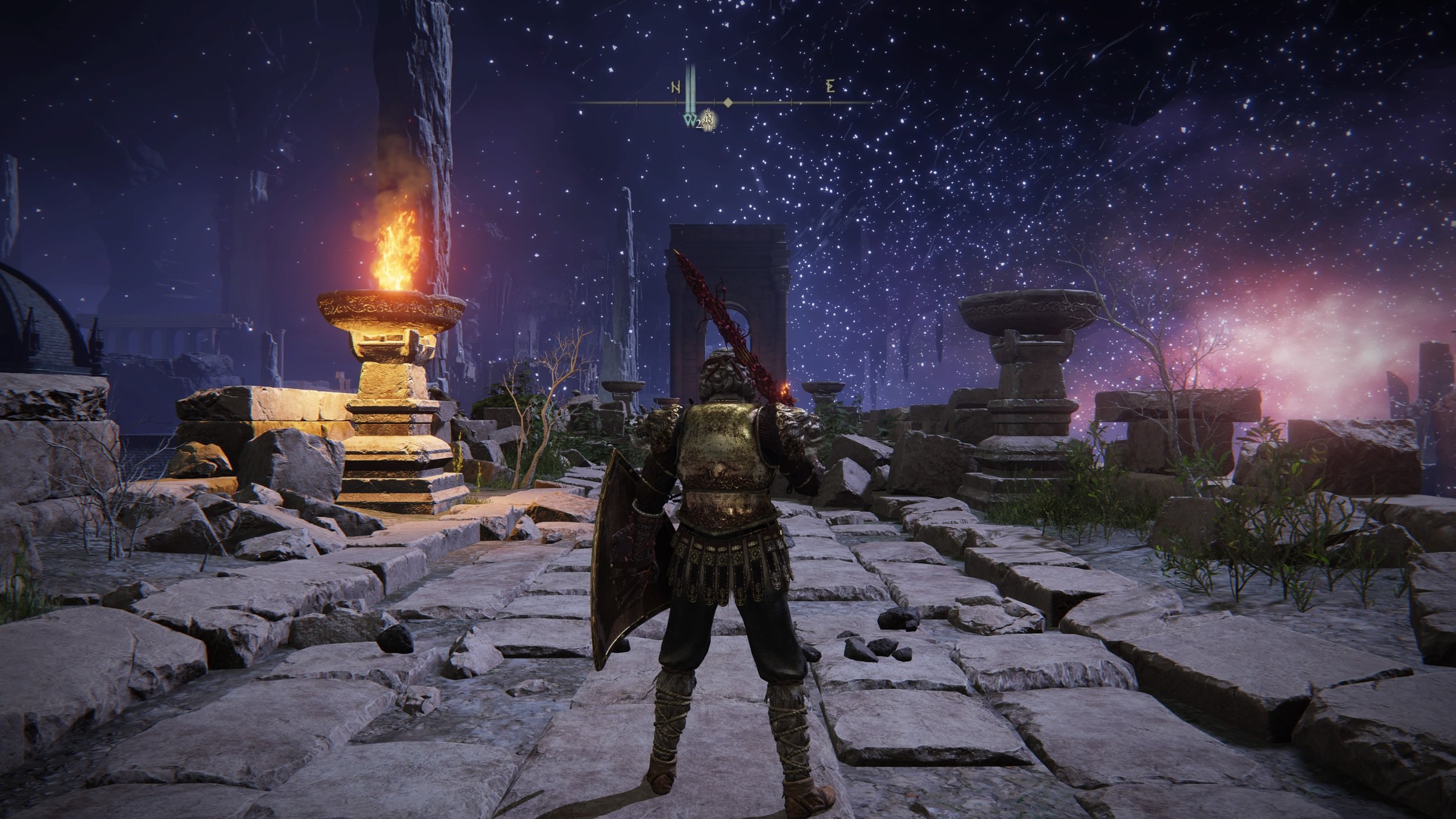This screenshot has width=1456, height=819.
Task: Click the E east label on the compass
Action: tap(831, 88)
